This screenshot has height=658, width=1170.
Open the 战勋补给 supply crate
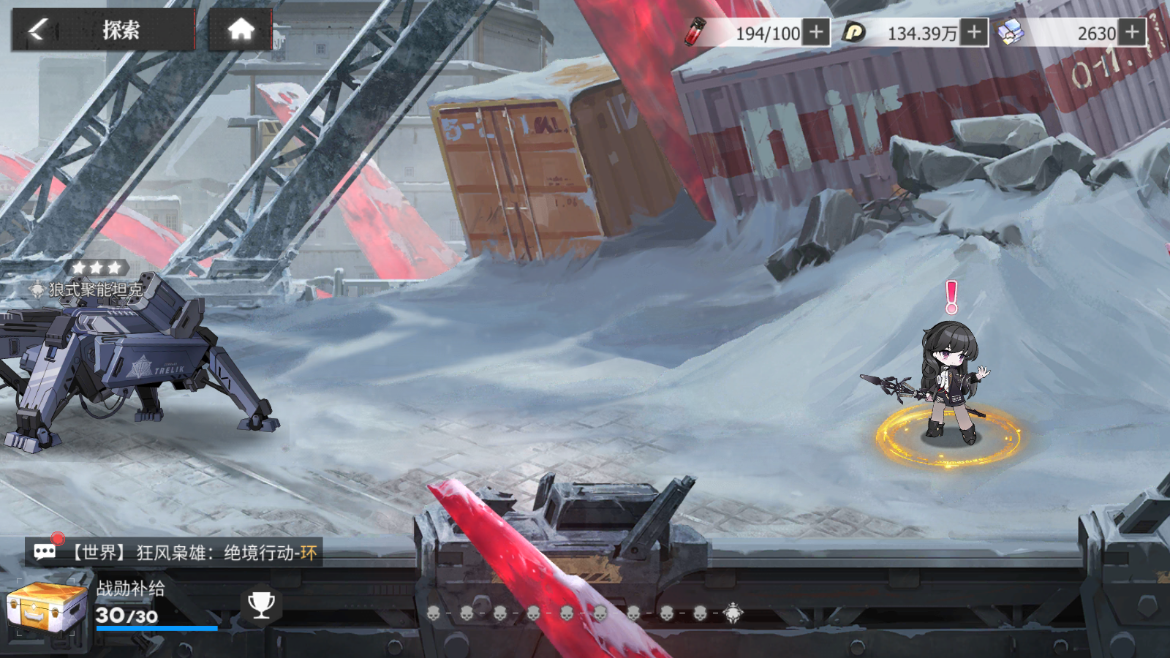[x=46, y=608]
